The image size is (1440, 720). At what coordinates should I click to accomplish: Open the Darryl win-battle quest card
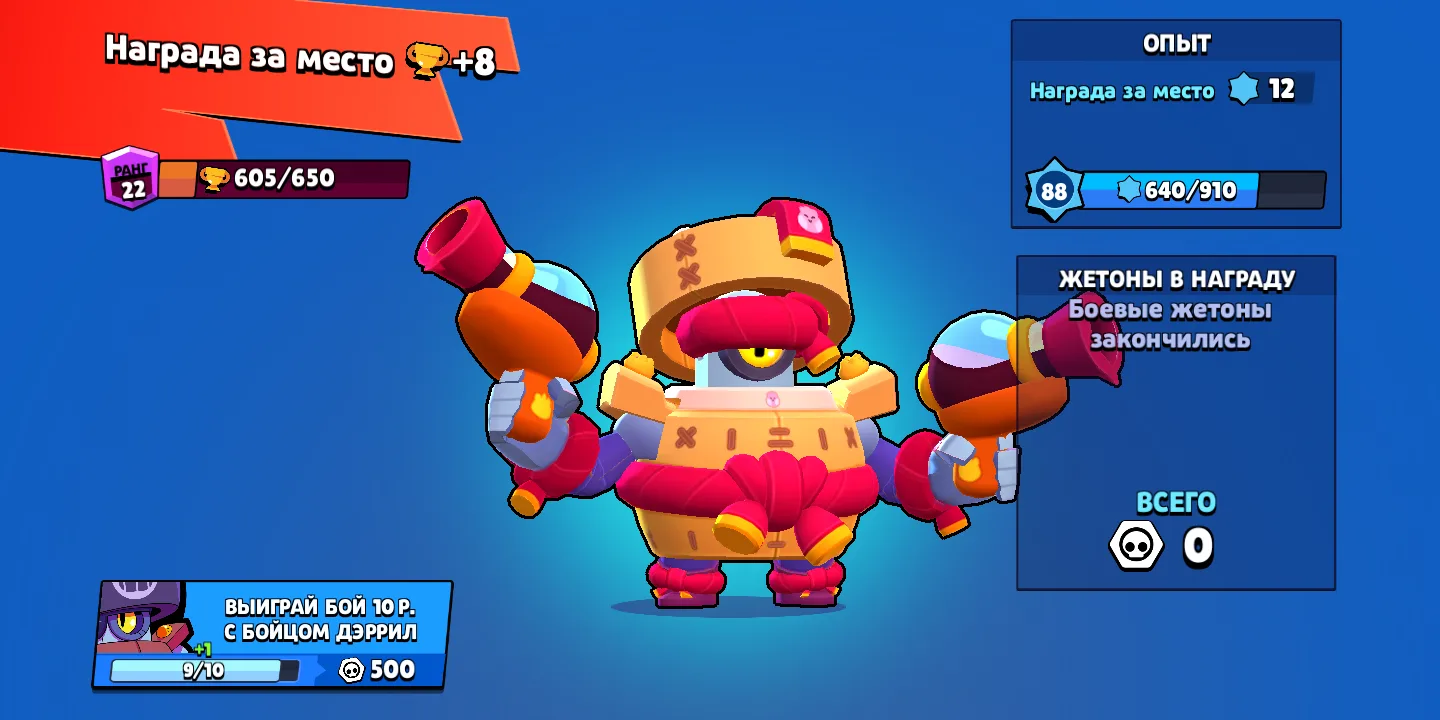[x=272, y=634]
